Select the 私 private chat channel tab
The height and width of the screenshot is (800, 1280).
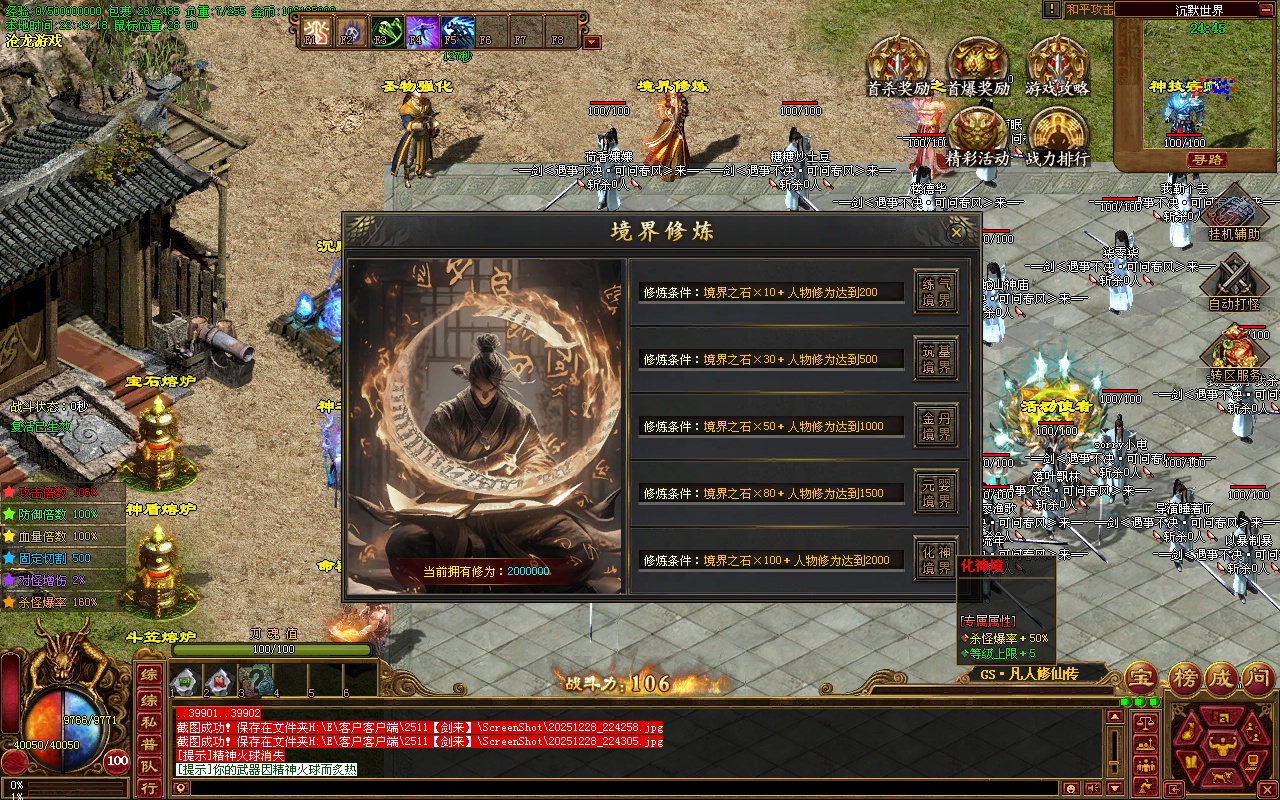[x=148, y=720]
